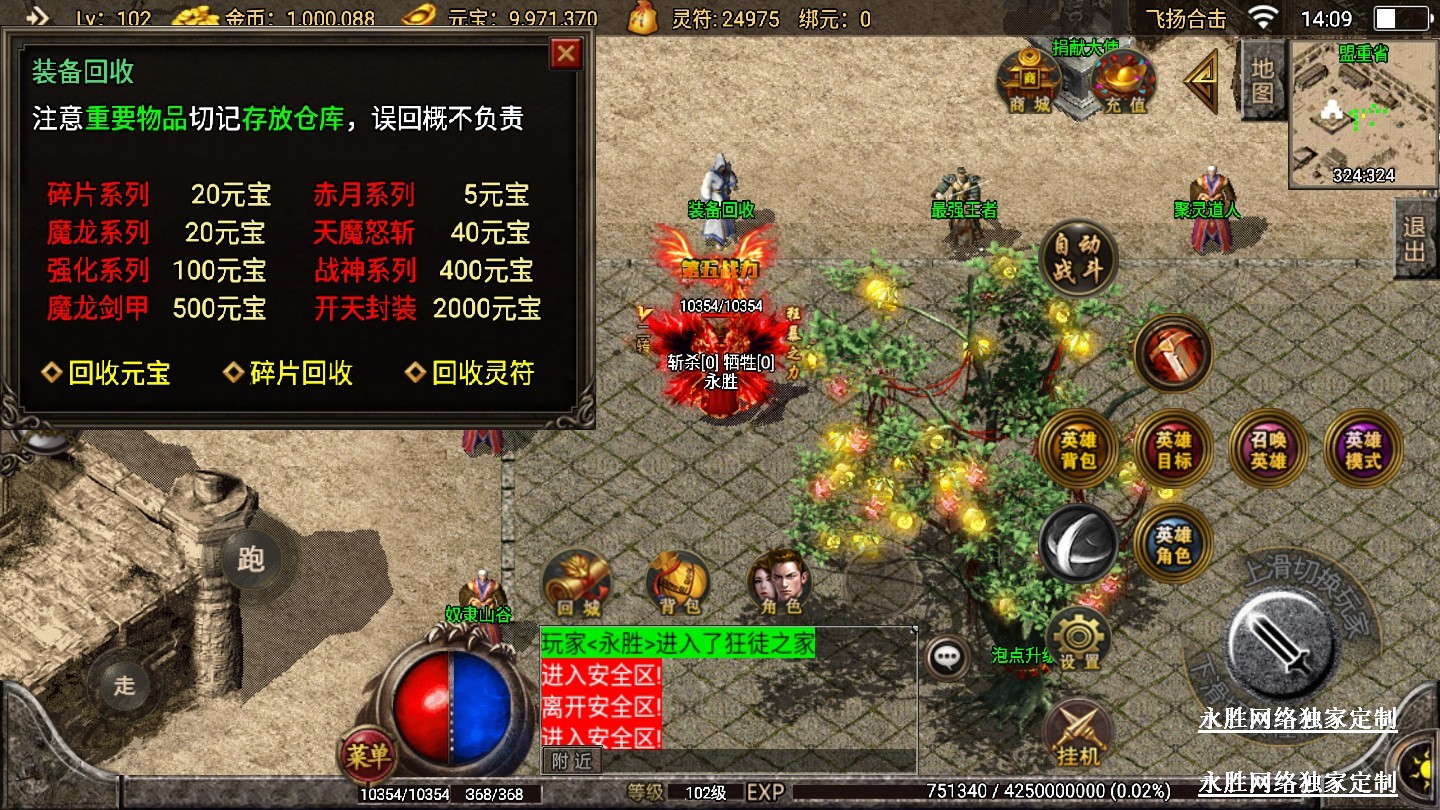Open the 地图 map button
The width and height of the screenshot is (1440, 810).
pyautogui.click(x=1262, y=80)
